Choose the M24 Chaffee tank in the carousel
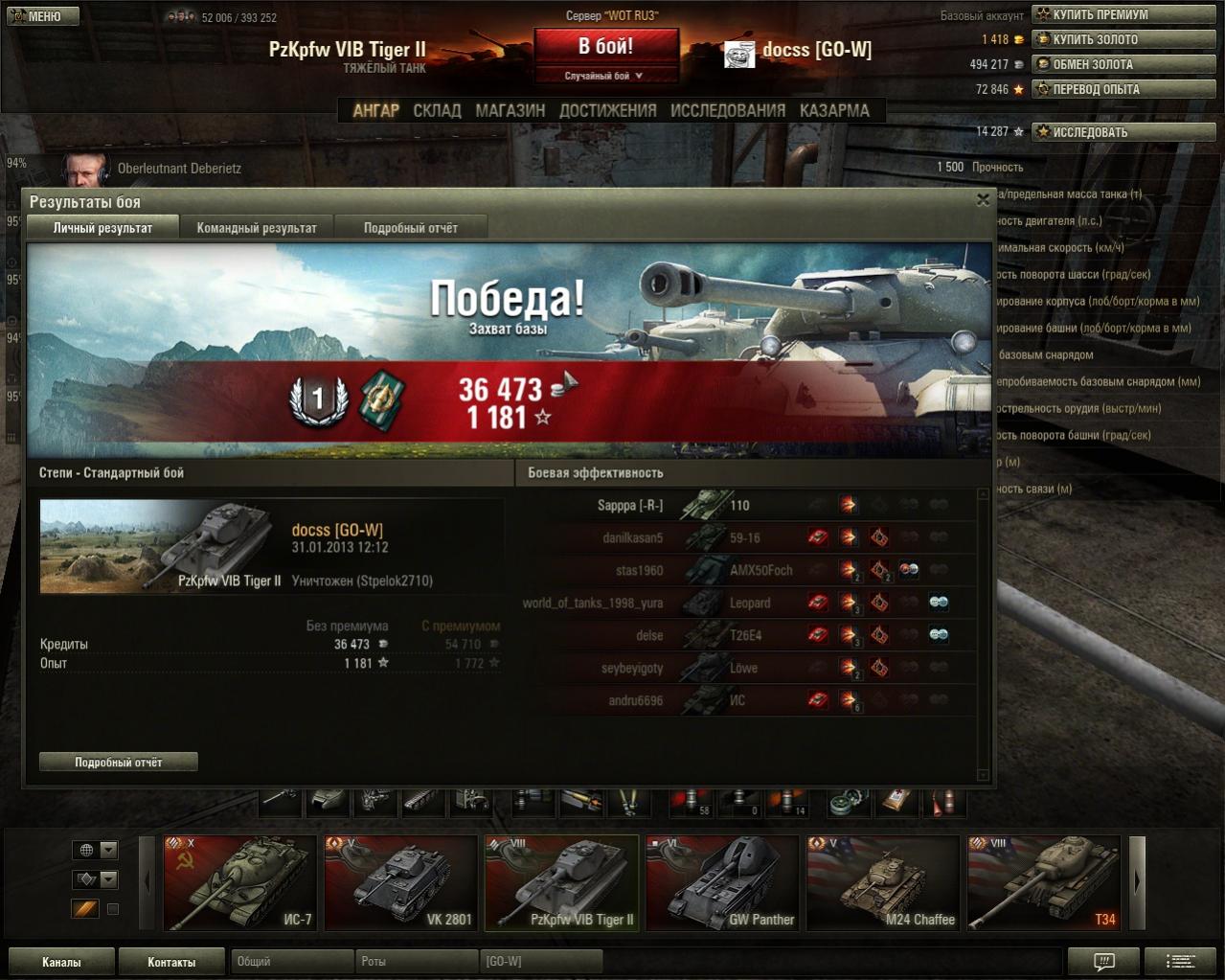The width and height of the screenshot is (1225, 980). [883, 883]
